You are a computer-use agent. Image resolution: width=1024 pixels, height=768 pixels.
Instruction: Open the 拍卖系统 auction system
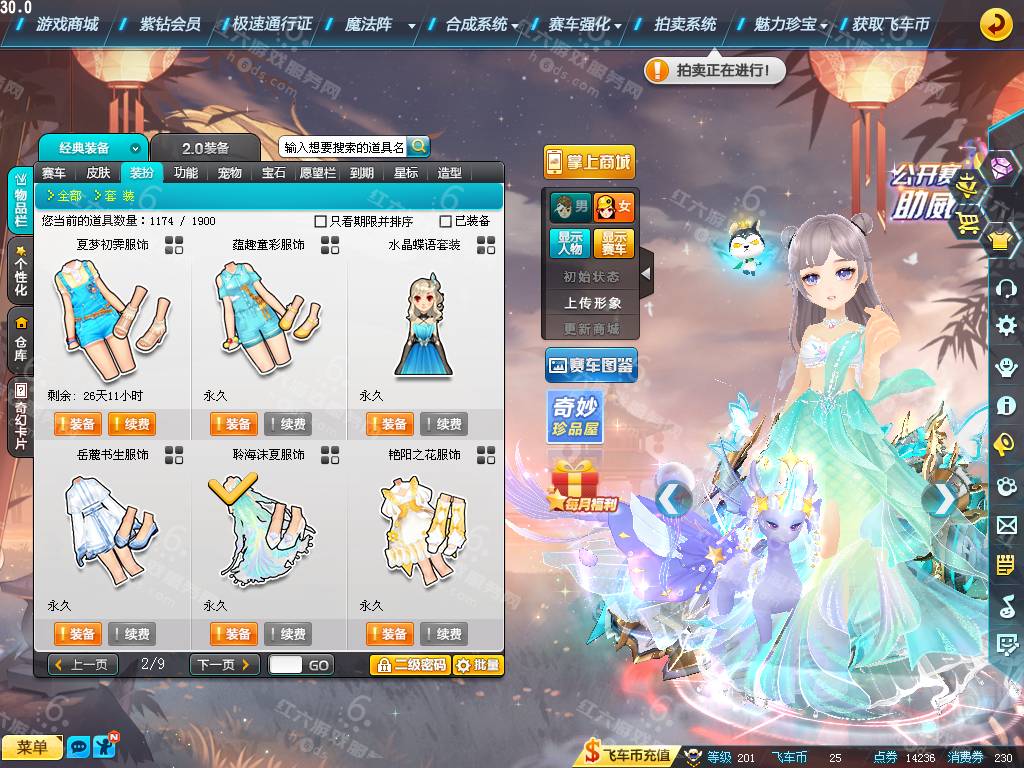coord(684,24)
